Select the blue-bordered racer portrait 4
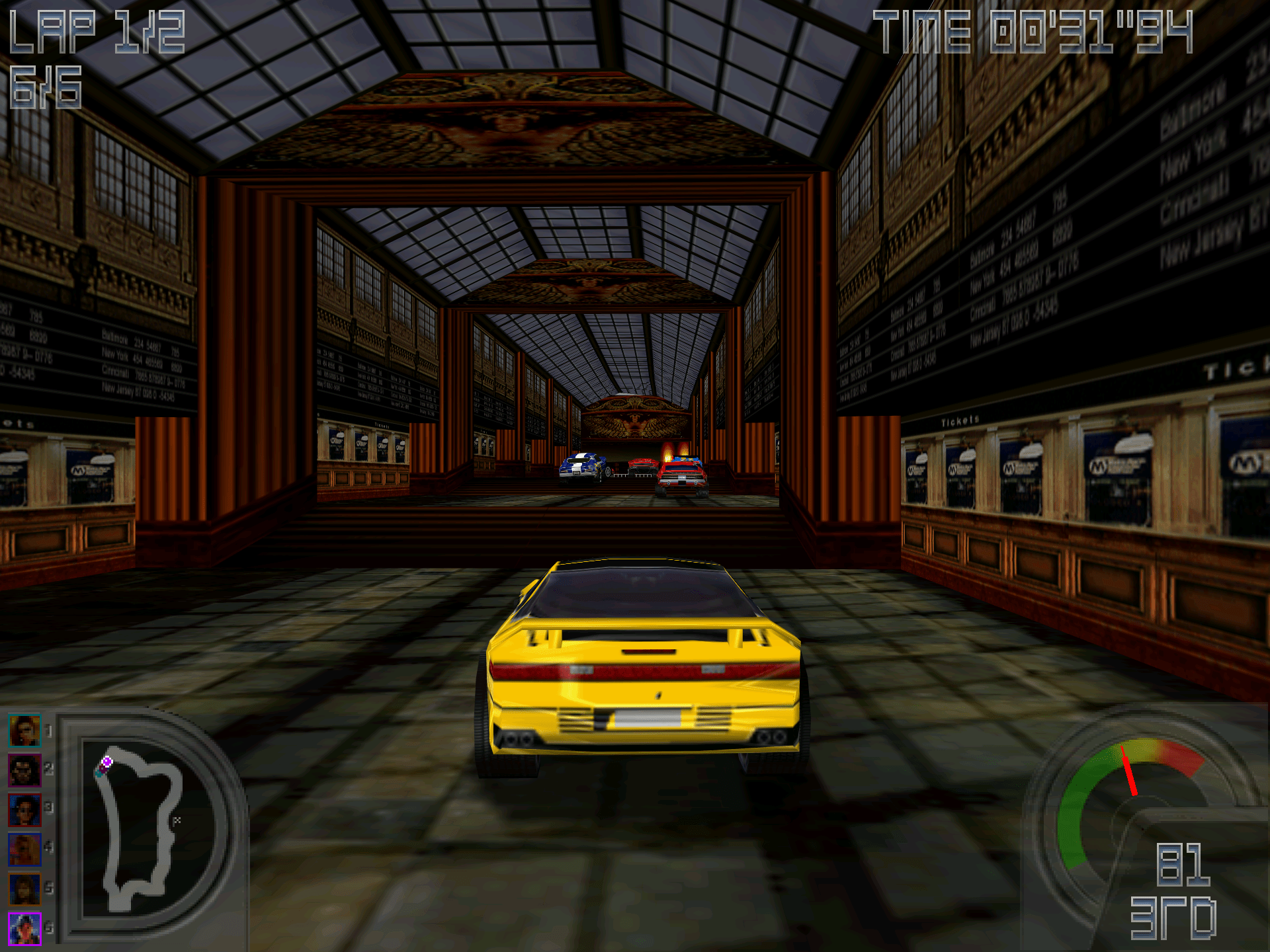1270x952 pixels. pyautogui.click(x=25, y=850)
